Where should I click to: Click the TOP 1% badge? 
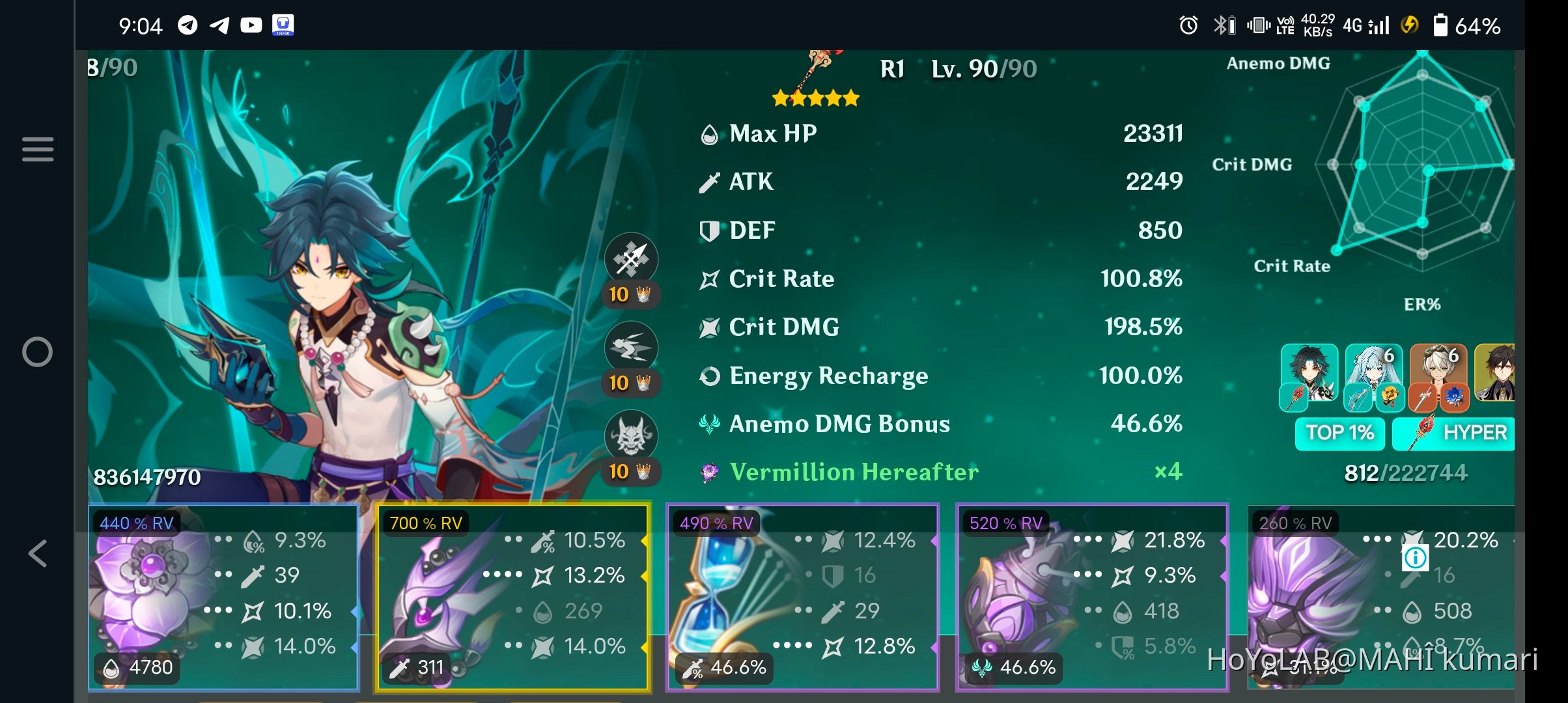pyautogui.click(x=1339, y=432)
